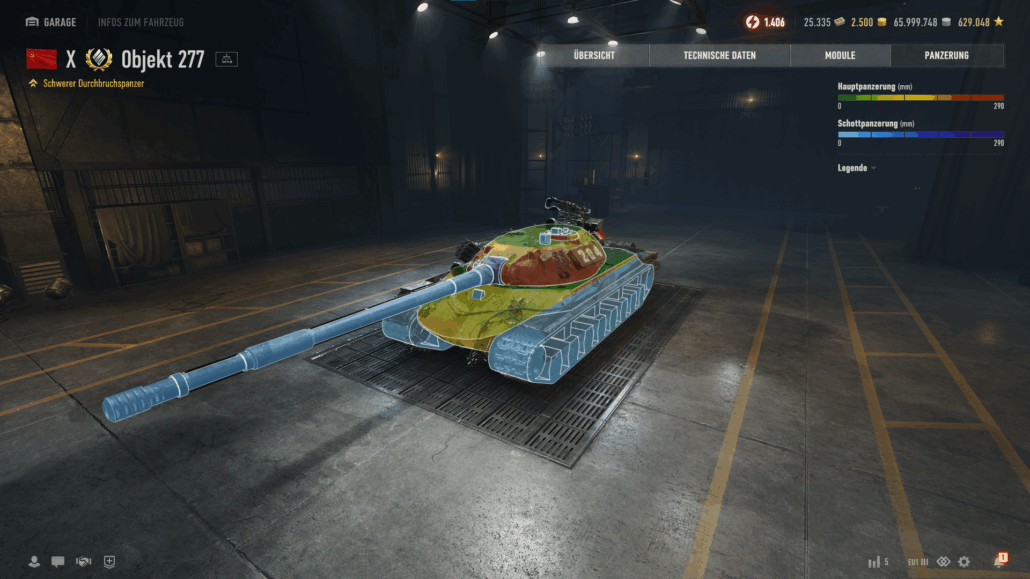Open the shield with plus icon

click(109, 562)
